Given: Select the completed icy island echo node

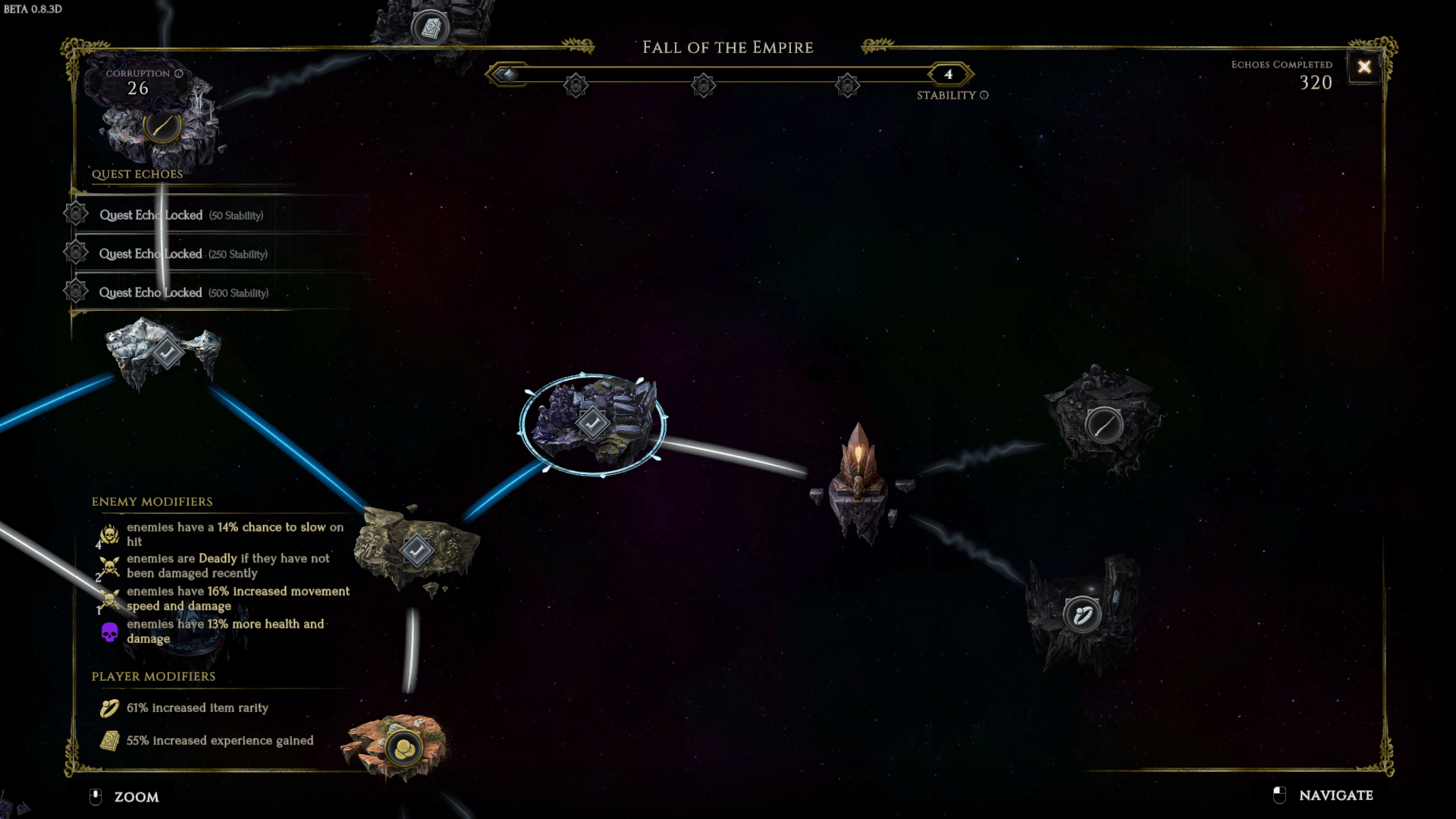Looking at the screenshot, I should 166,353.
